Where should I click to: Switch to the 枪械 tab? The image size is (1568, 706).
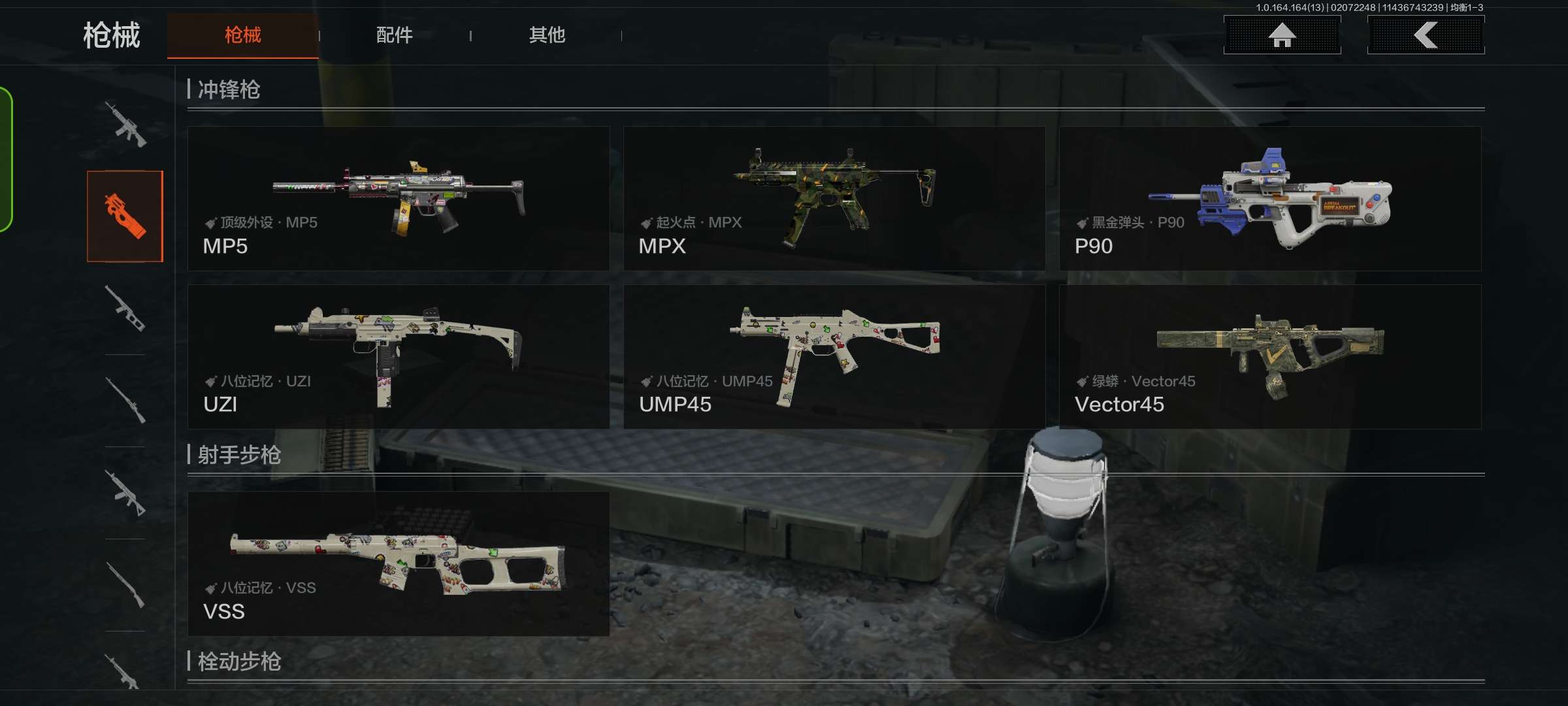242,35
